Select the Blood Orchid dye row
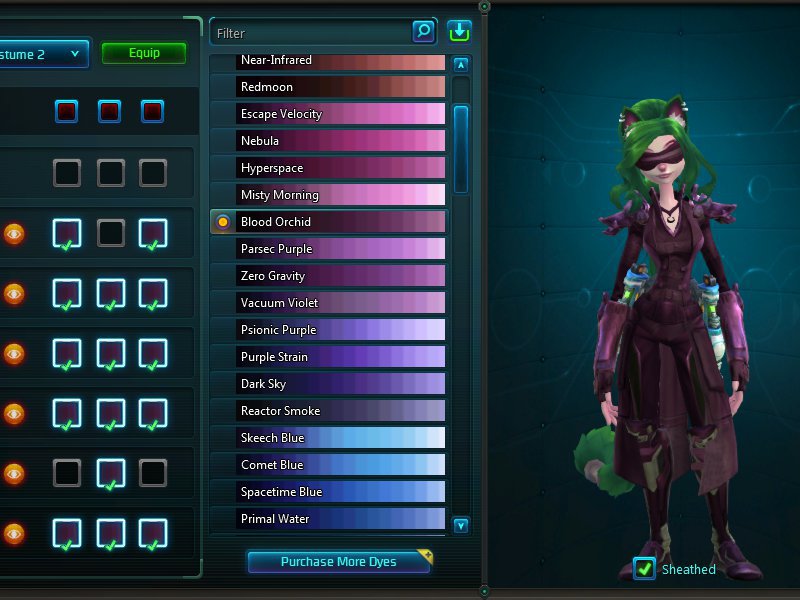The image size is (800, 600). 340,222
